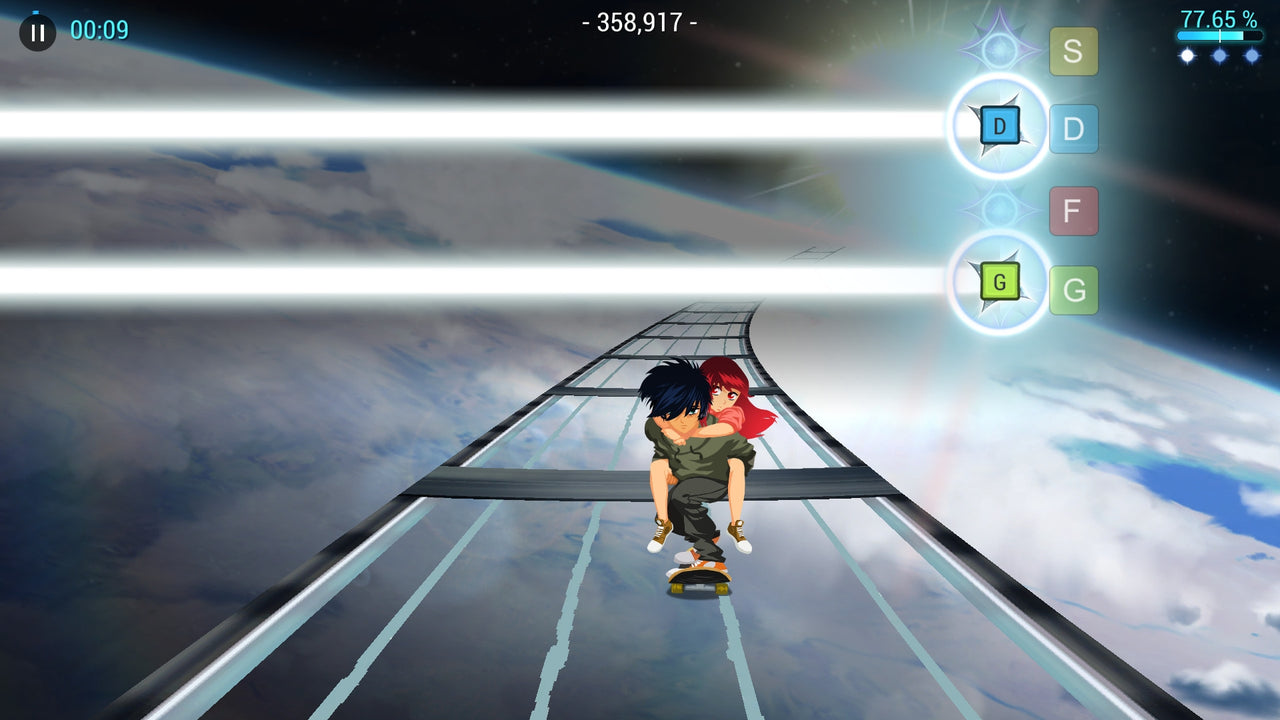Select the glowing D note orb
The image size is (1280, 720).
tap(997, 126)
